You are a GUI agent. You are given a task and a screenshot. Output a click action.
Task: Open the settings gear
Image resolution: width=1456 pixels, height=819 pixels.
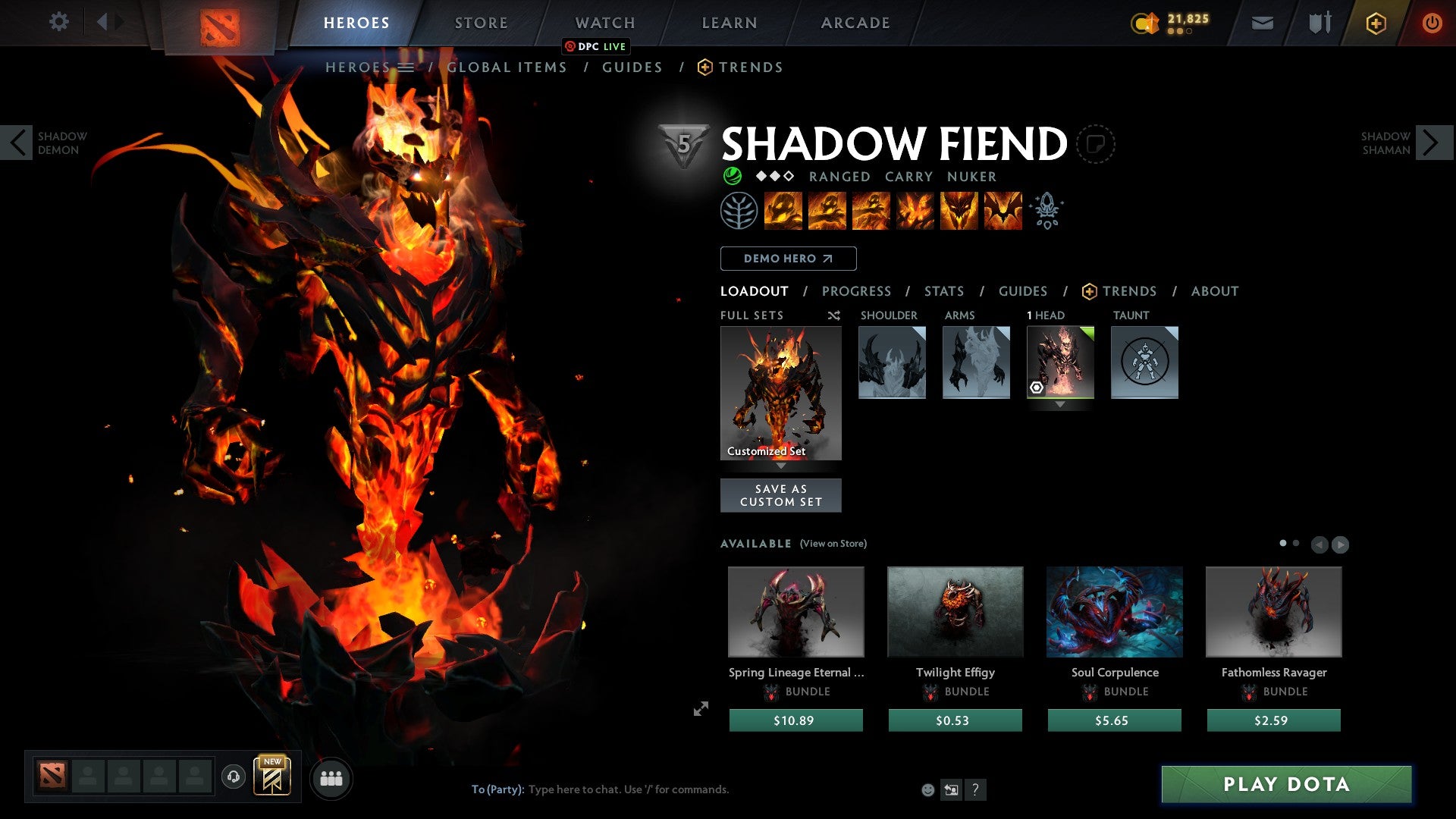[x=59, y=22]
